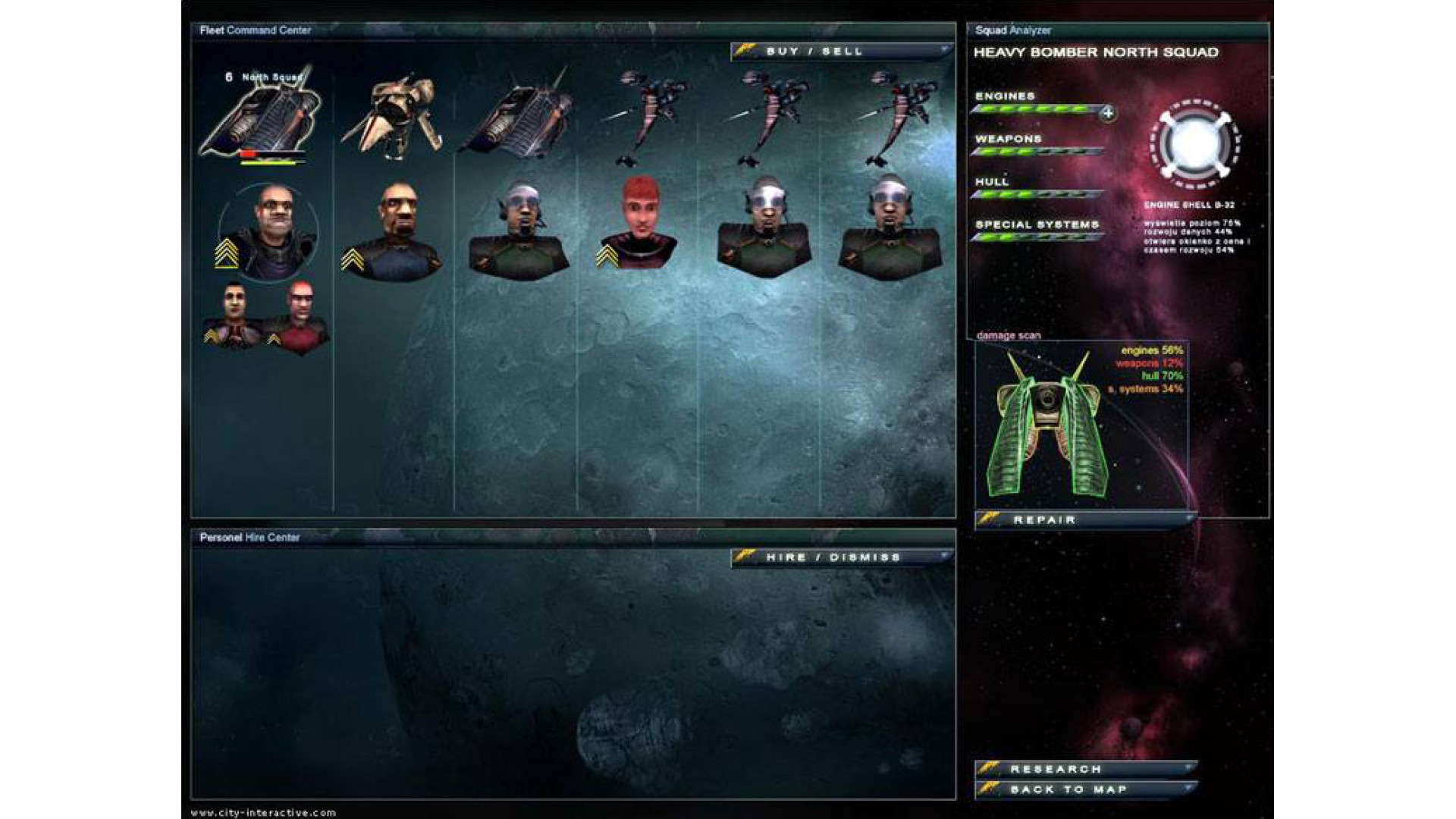Image resolution: width=1456 pixels, height=819 pixels.
Task: Open the Hire / Dismiss menu
Action: point(840,557)
